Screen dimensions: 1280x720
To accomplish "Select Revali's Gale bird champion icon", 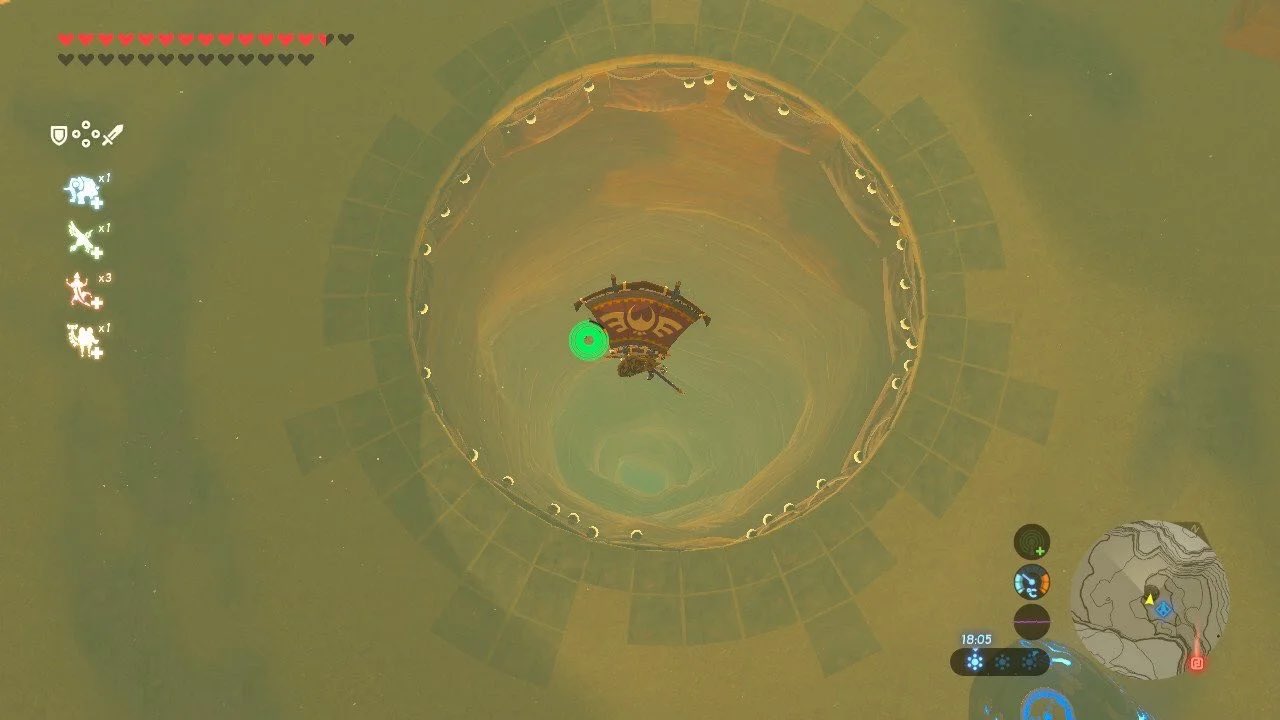I will pyautogui.click(x=80, y=237).
